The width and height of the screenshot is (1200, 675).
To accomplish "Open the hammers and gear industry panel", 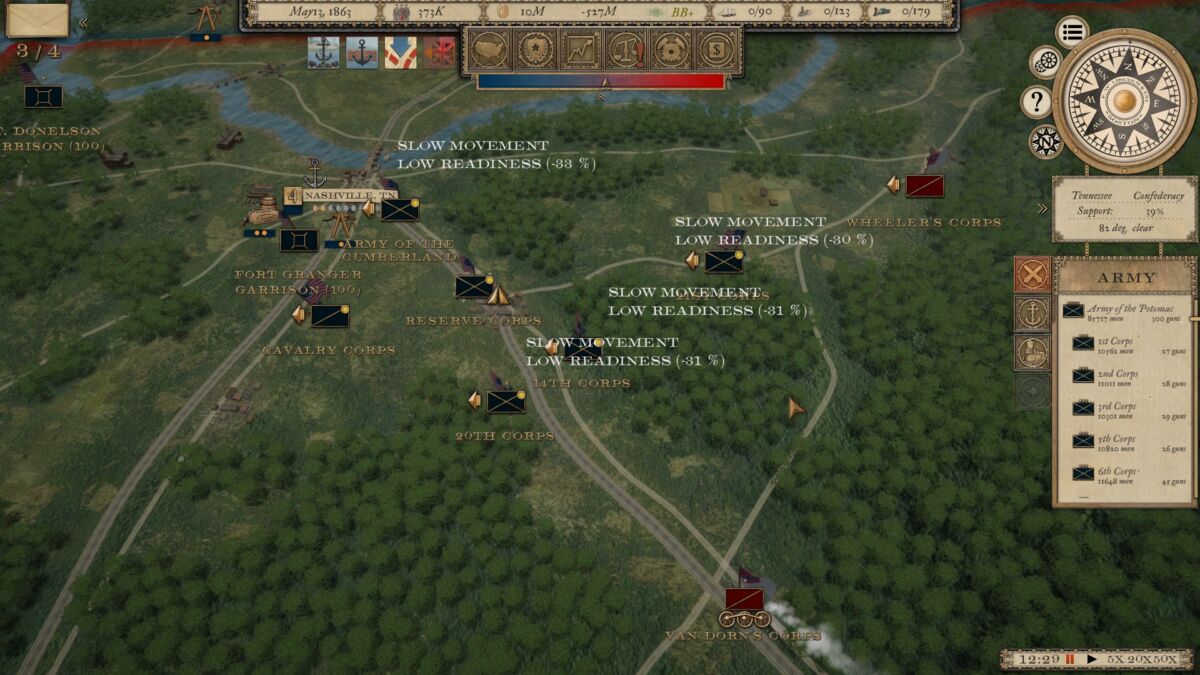I will [671, 49].
